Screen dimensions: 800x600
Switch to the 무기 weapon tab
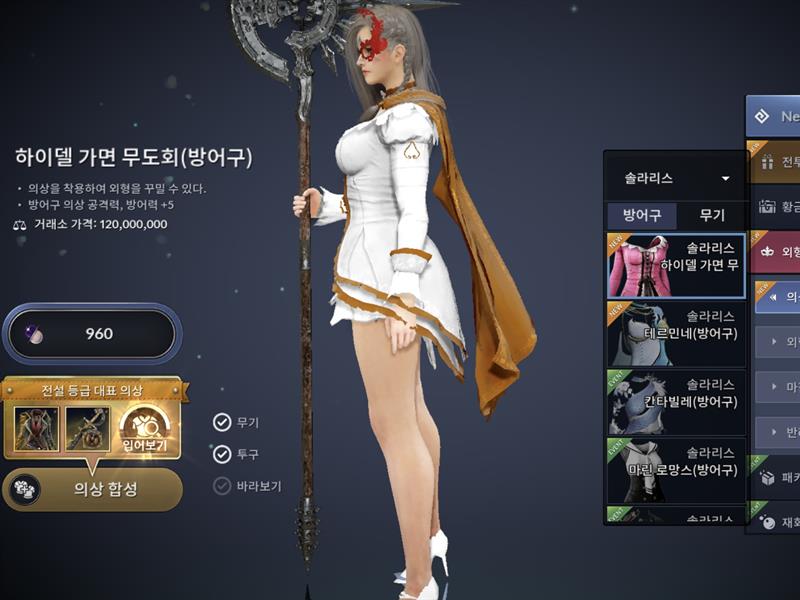point(711,215)
